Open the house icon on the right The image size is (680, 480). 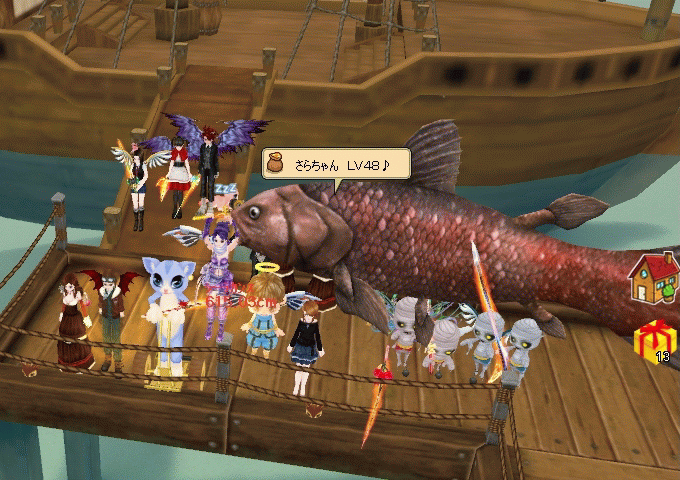point(653,278)
